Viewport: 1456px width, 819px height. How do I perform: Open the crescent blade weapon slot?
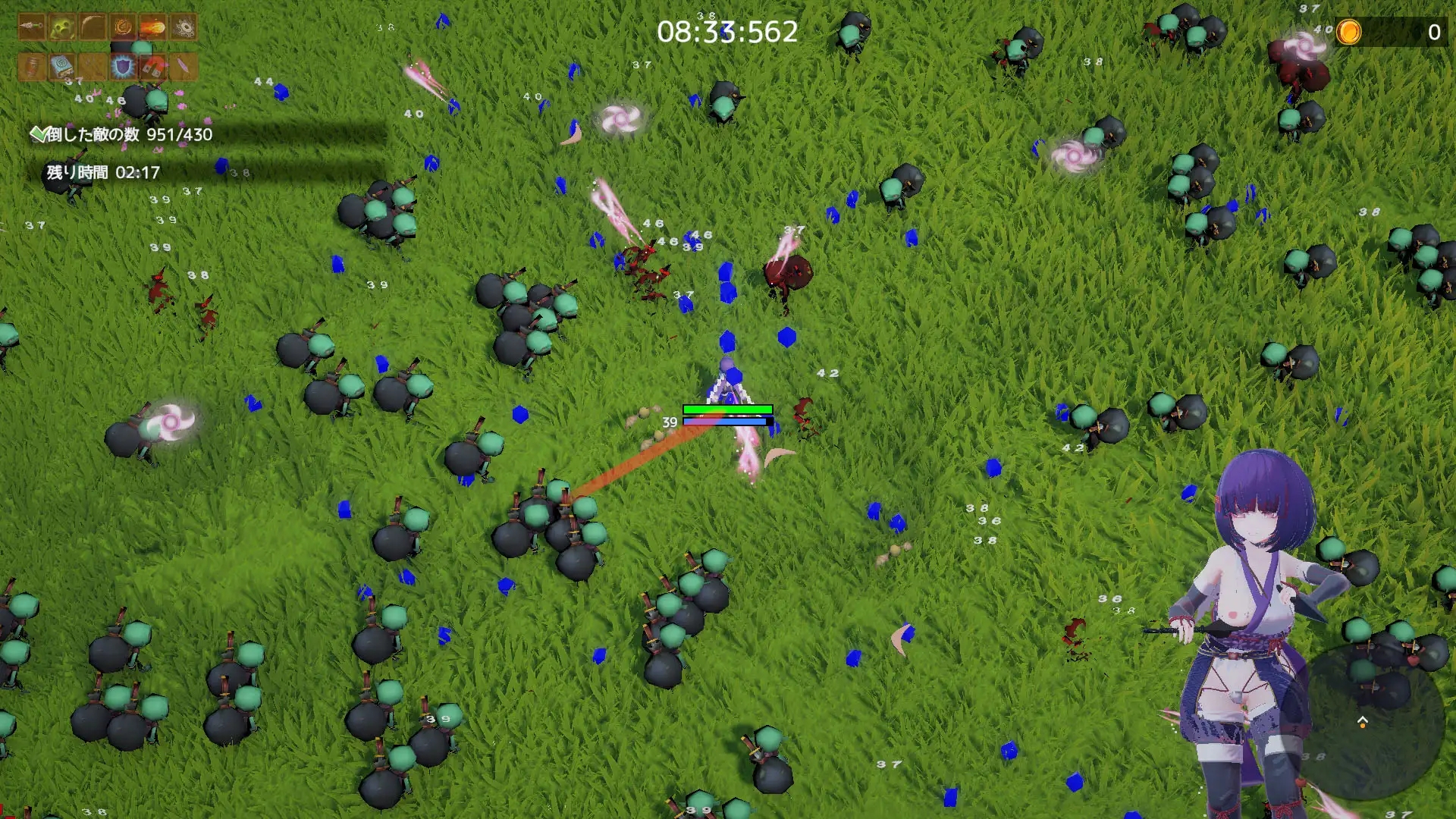point(93,26)
